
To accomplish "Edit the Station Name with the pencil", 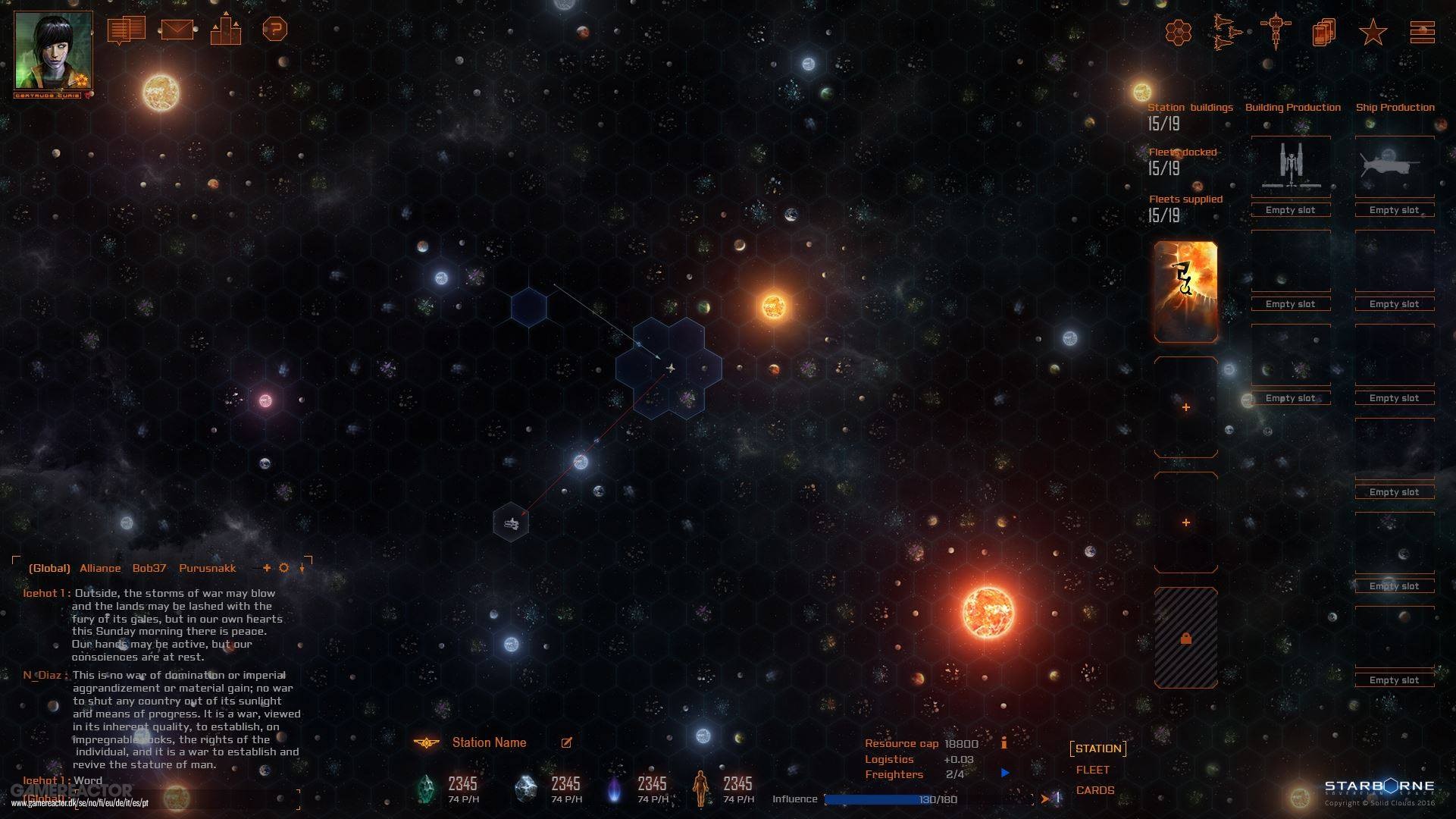I will click(x=565, y=742).
